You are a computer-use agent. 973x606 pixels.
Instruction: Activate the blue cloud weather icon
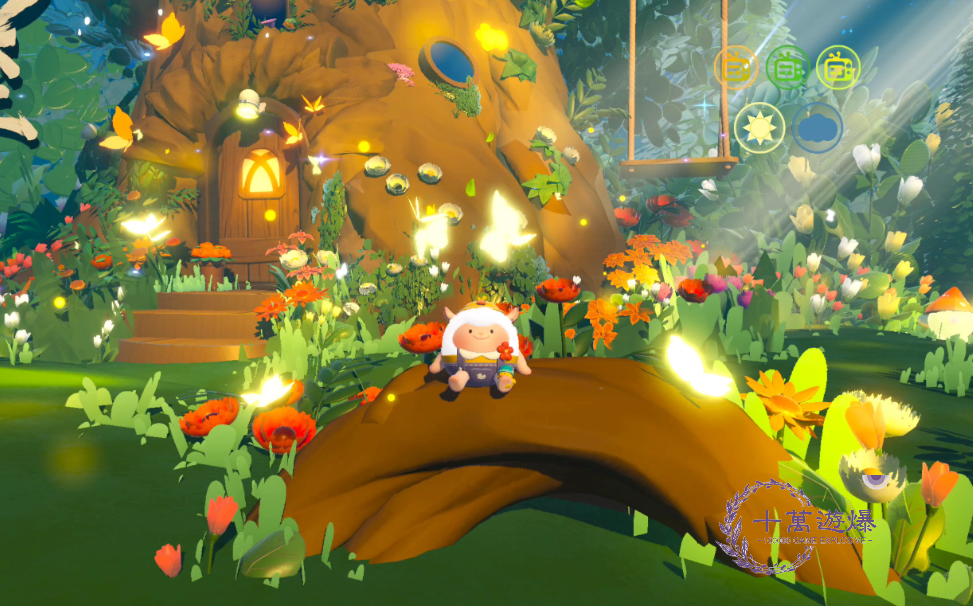pyautogui.click(x=817, y=128)
